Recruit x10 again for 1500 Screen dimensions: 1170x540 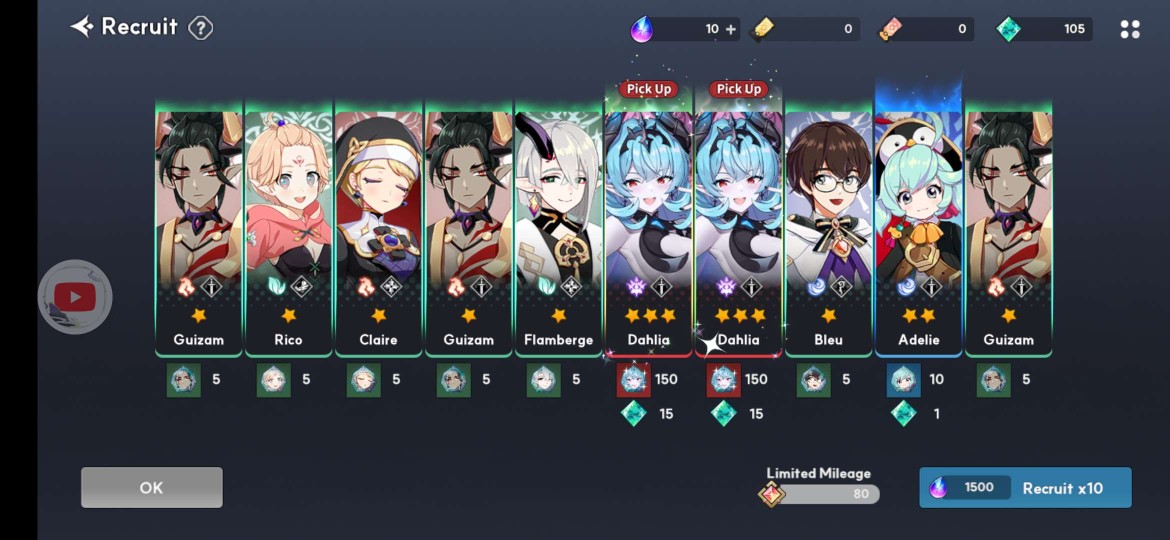click(x=1025, y=488)
